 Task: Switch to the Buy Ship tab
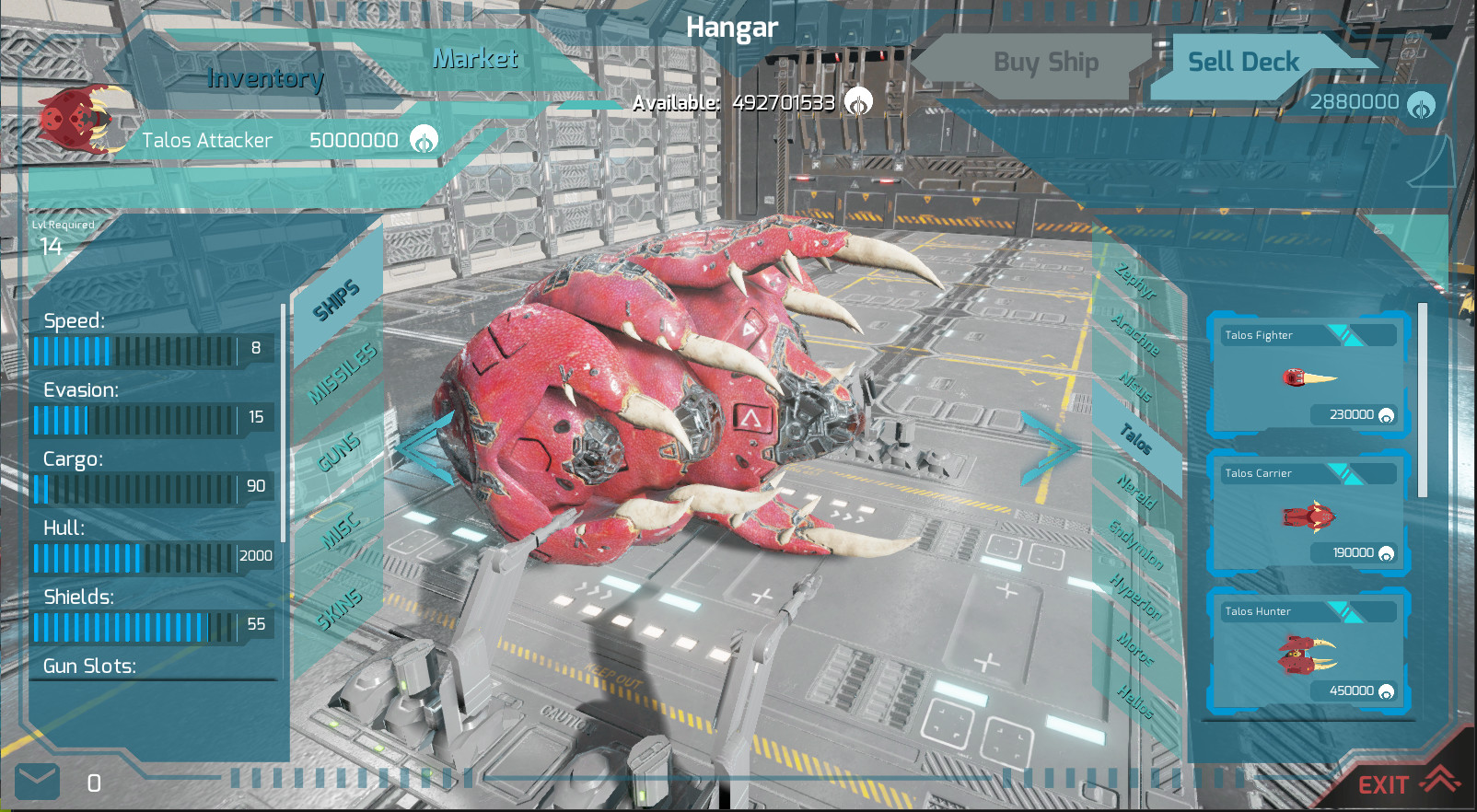tap(1045, 62)
